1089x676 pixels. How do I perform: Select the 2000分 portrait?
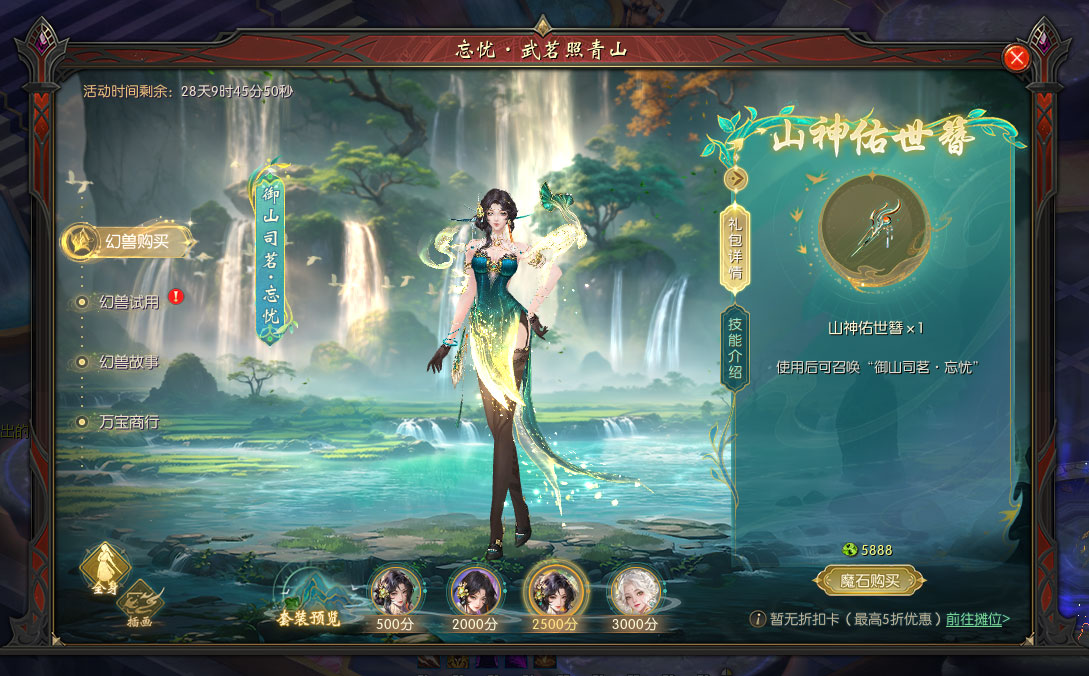pyautogui.click(x=475, y=591)
